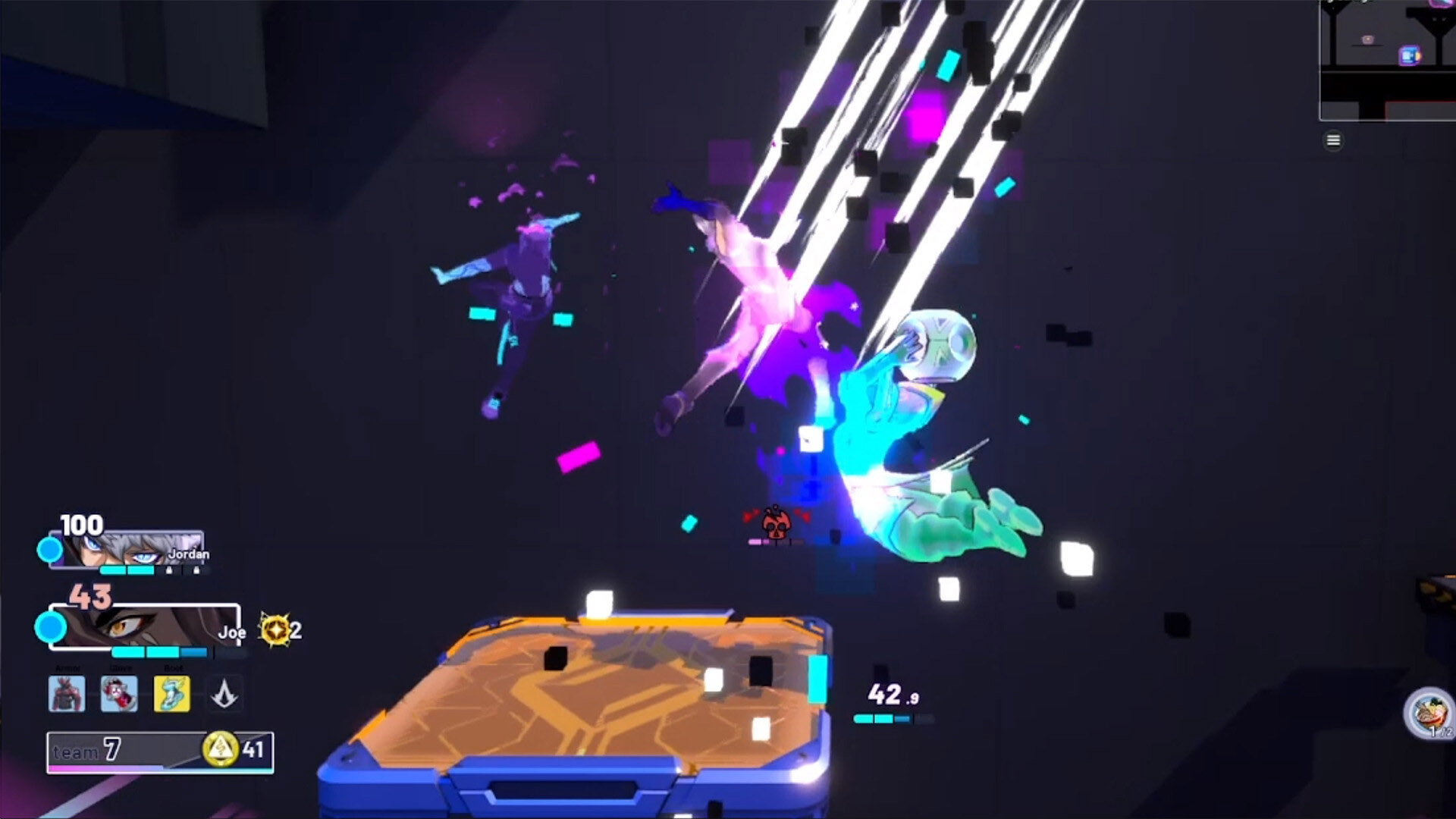The width and height of the screenshot is (1456, 819).
Task: Select the Glove equipment slot icon
Action: point(120,693)
